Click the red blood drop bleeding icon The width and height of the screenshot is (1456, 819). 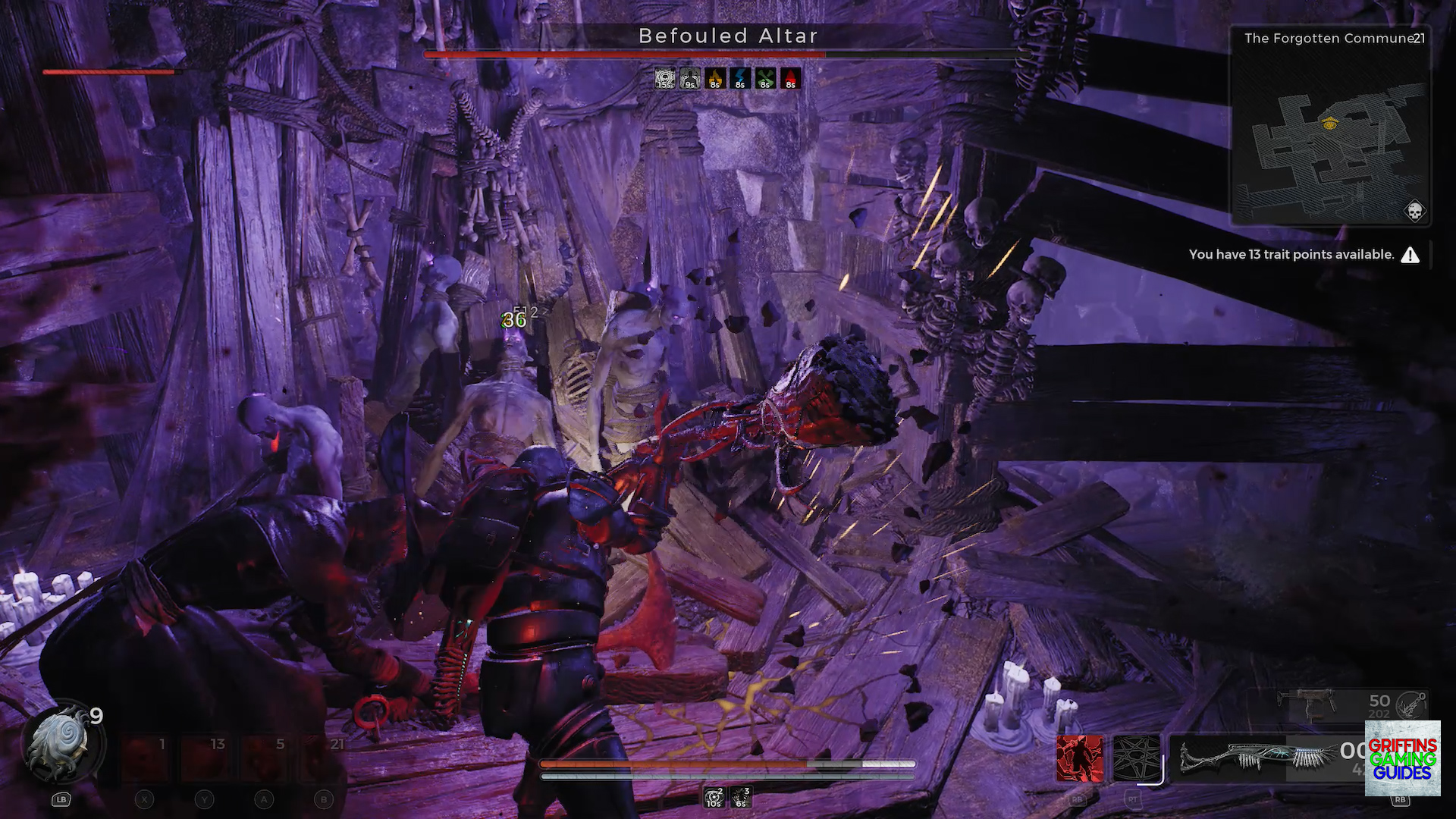pyautogui.click(x=789, y=78)
